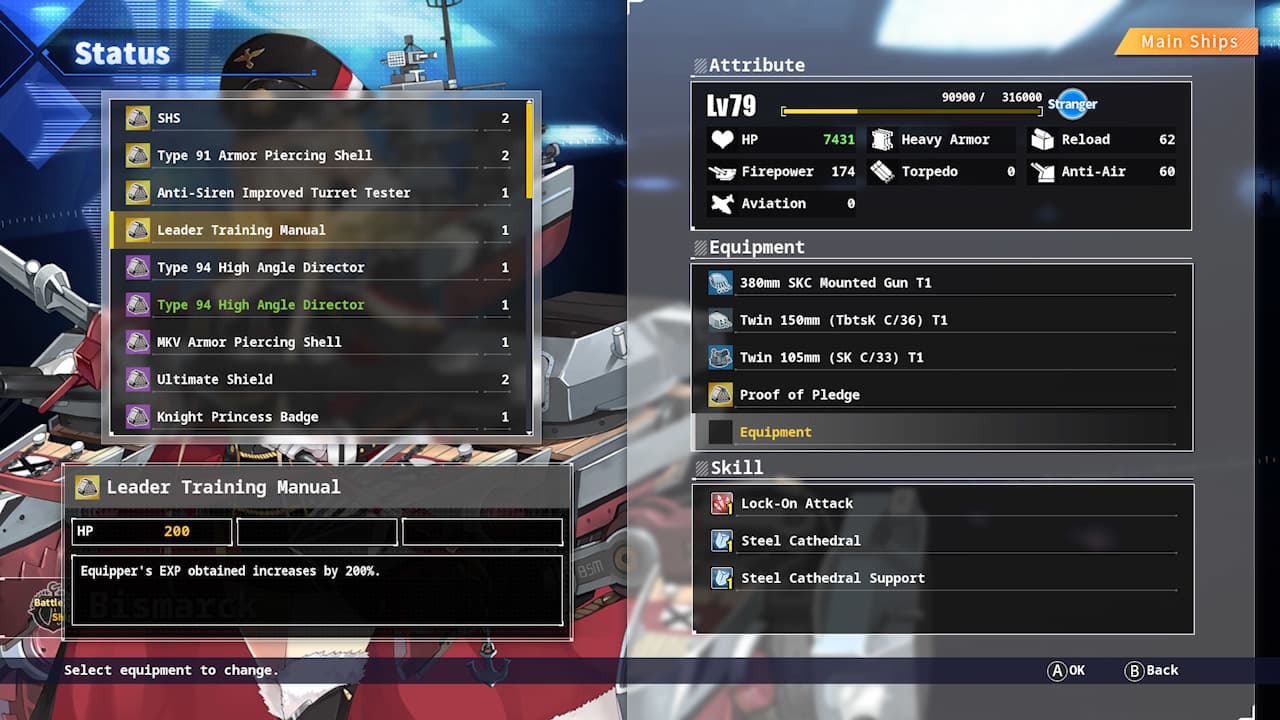1280x720 pixels.
Task: Open the Main Ships tab
Action: pos(1190,42)
